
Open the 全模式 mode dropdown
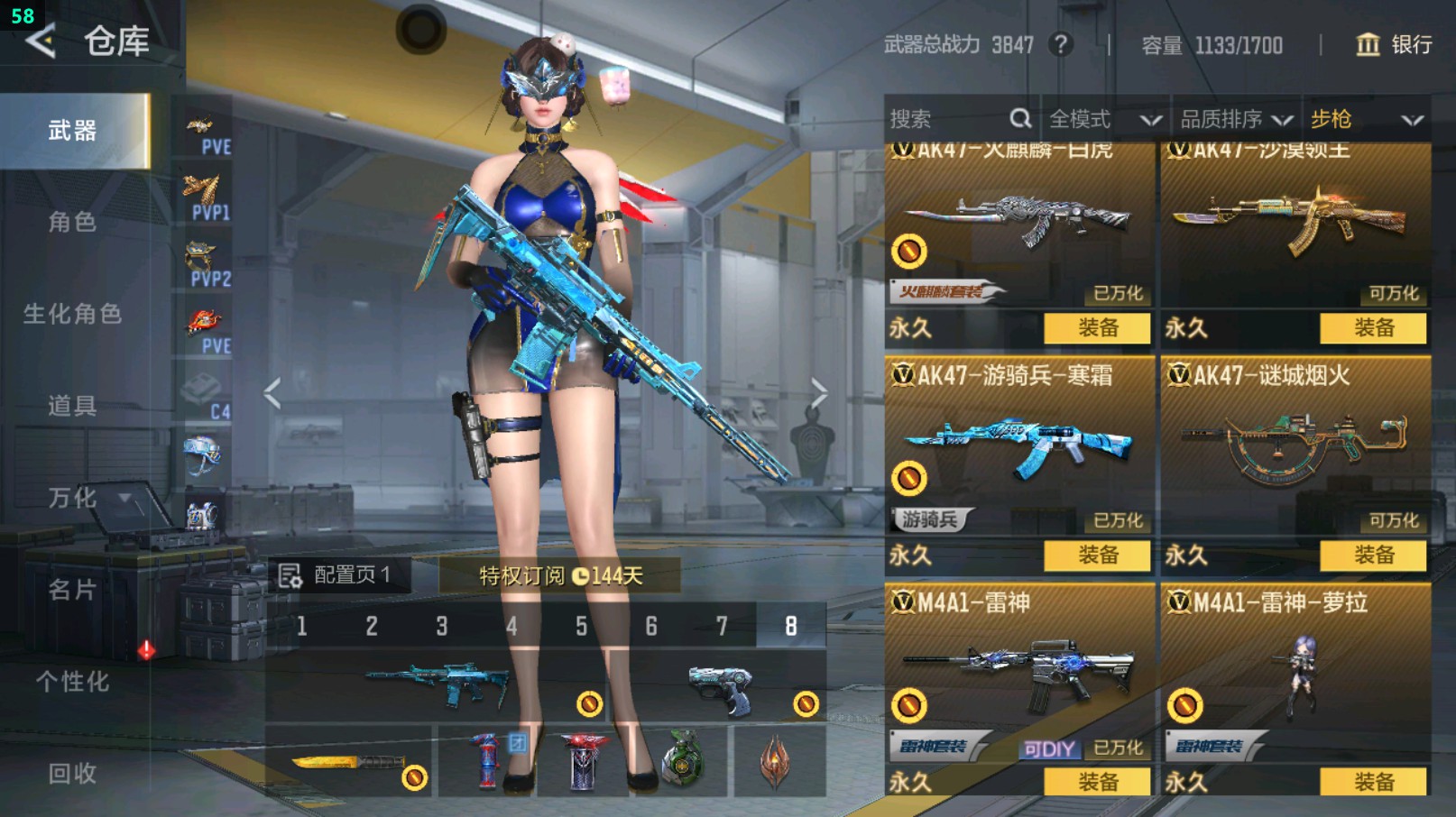(x=1104, y=119)
